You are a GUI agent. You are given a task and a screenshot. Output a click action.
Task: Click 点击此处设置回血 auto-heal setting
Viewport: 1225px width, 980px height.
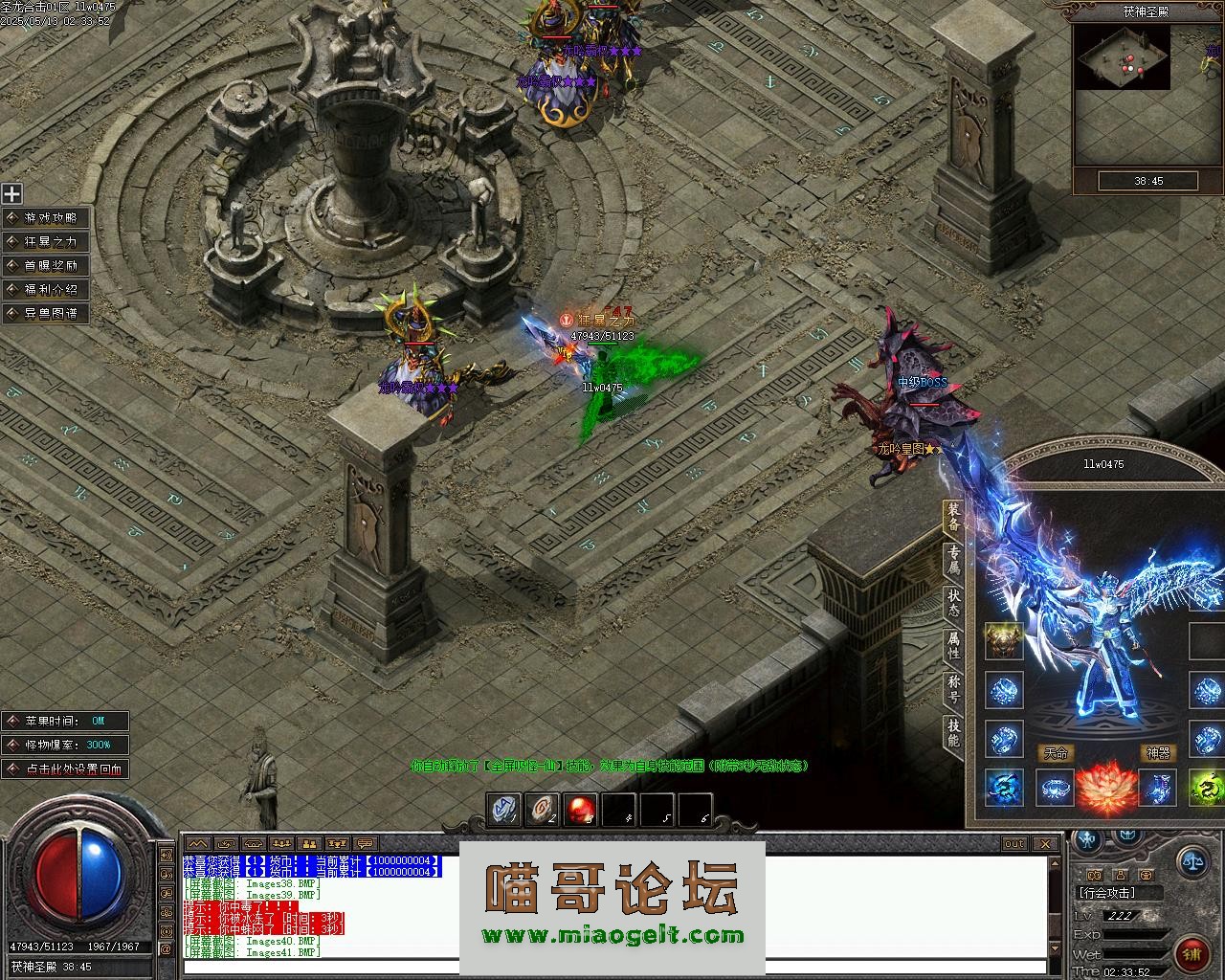(65, 768)
